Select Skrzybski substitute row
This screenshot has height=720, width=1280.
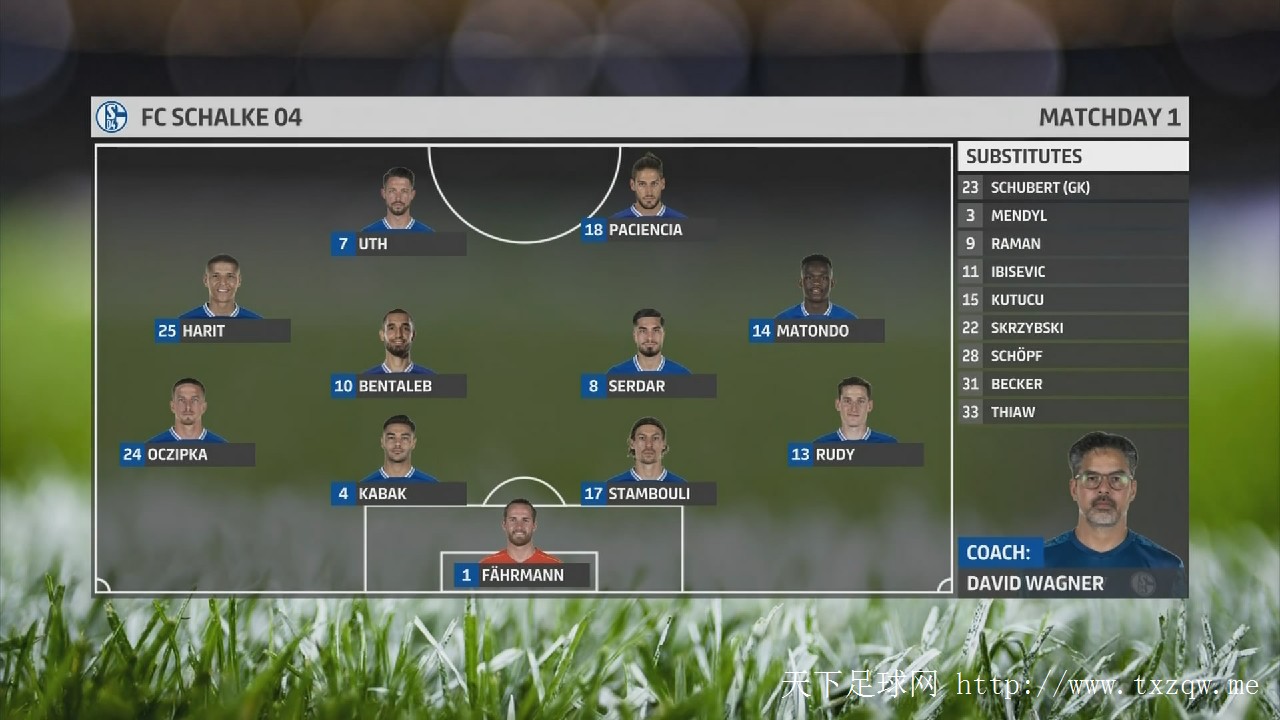point(1073,328)
